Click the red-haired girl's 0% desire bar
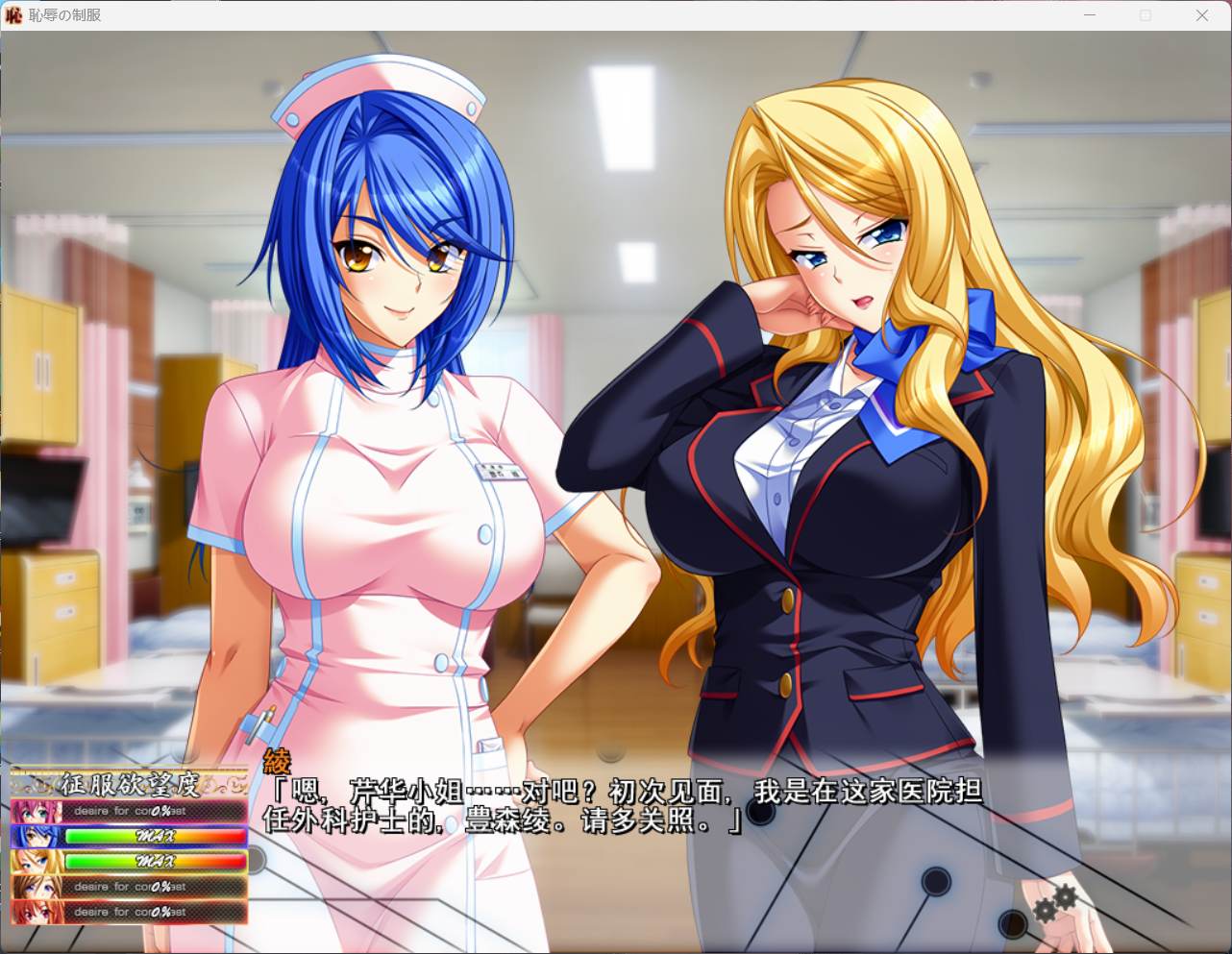Viewport: 1232px width, 954px height. (154, 911)
